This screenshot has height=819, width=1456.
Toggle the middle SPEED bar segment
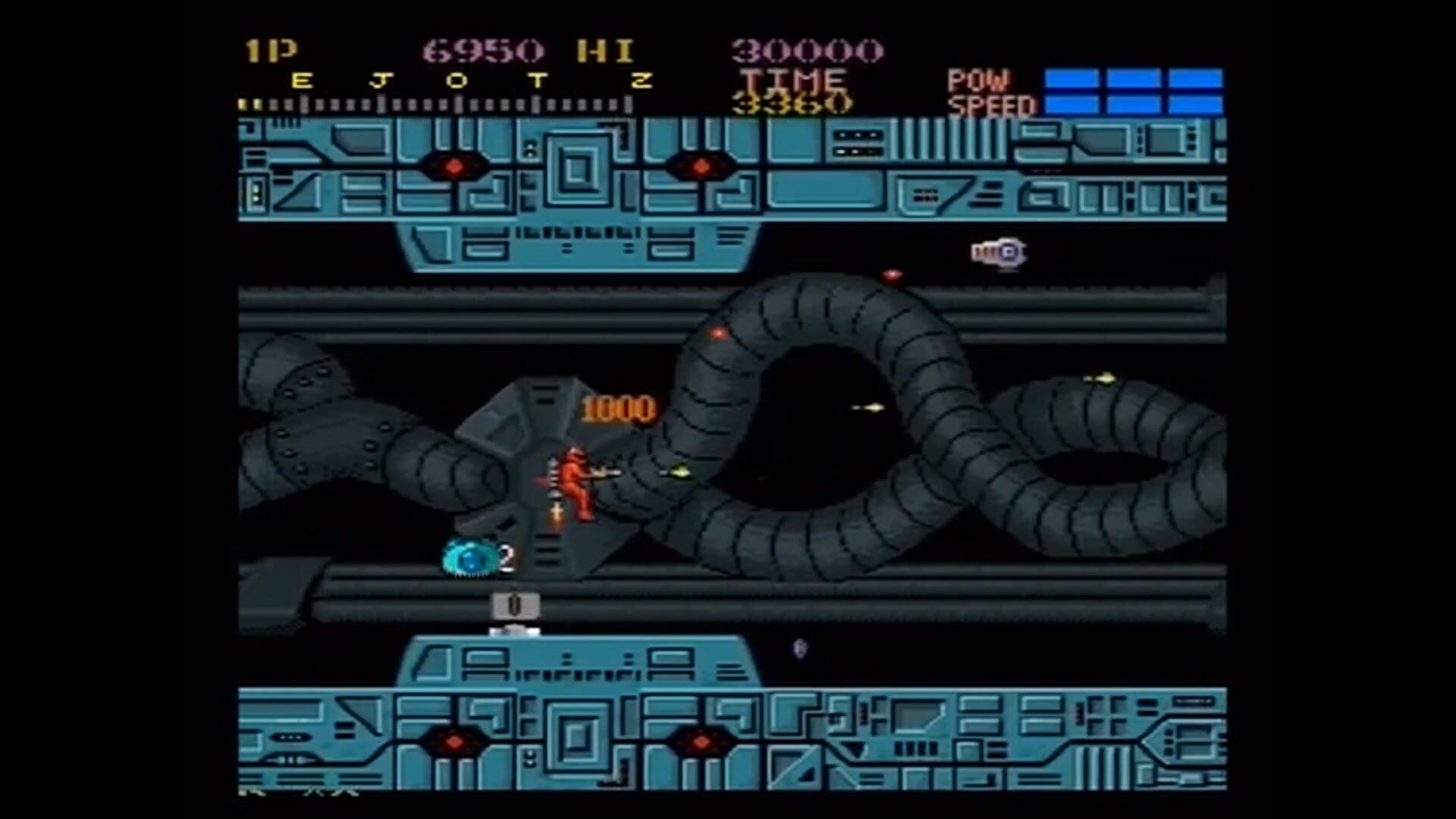click(x=1135, y=103)
